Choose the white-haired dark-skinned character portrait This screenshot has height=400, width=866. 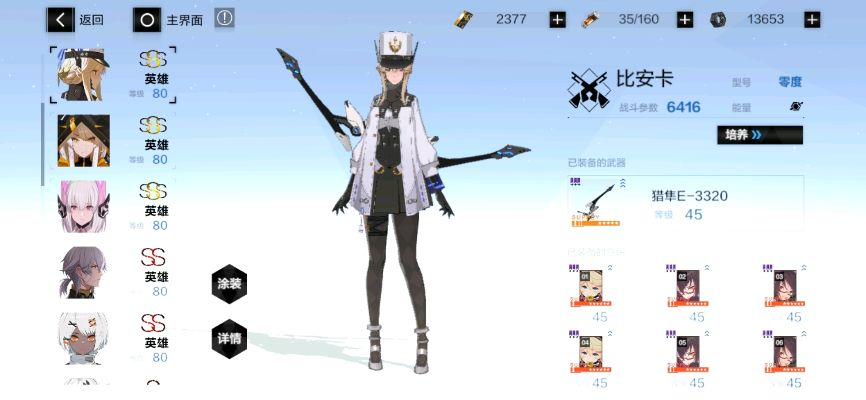click(x=78, y=337)
